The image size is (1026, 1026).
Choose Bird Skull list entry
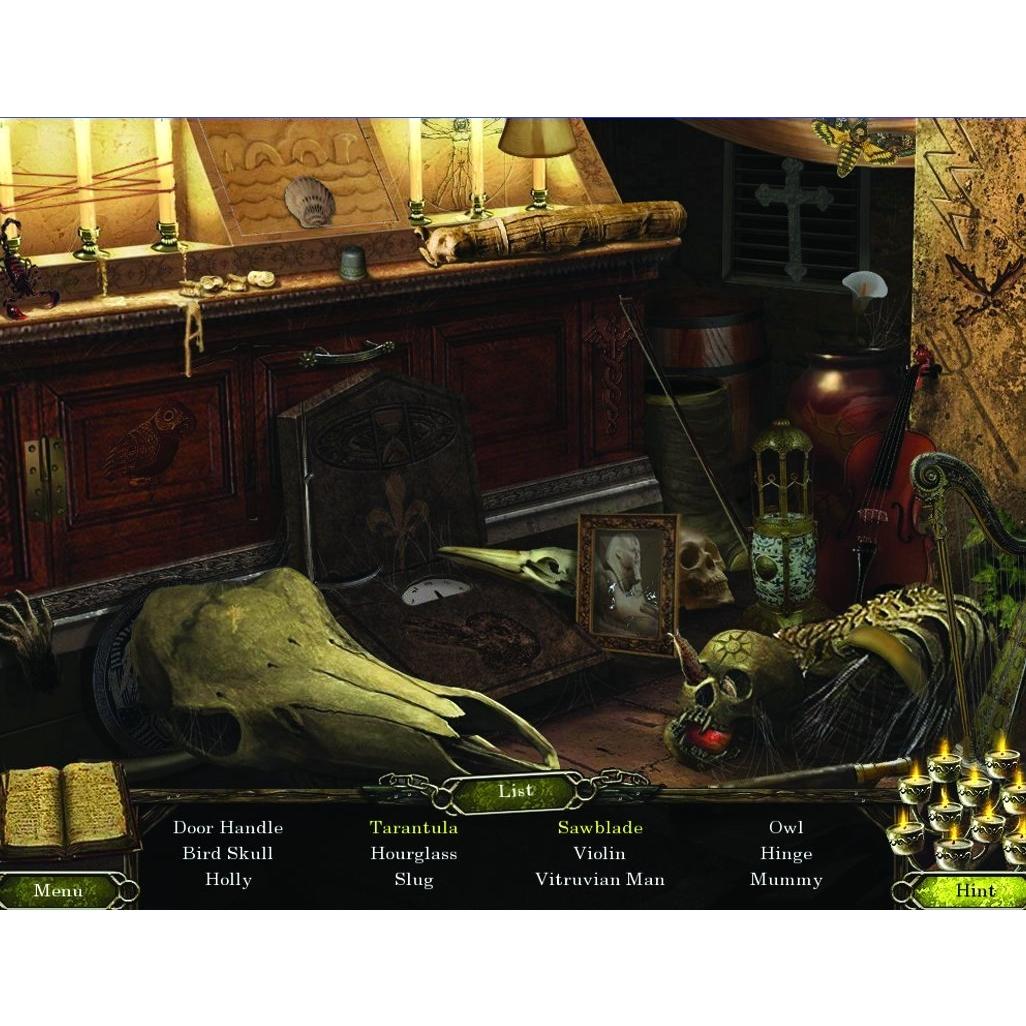point(228,854)
